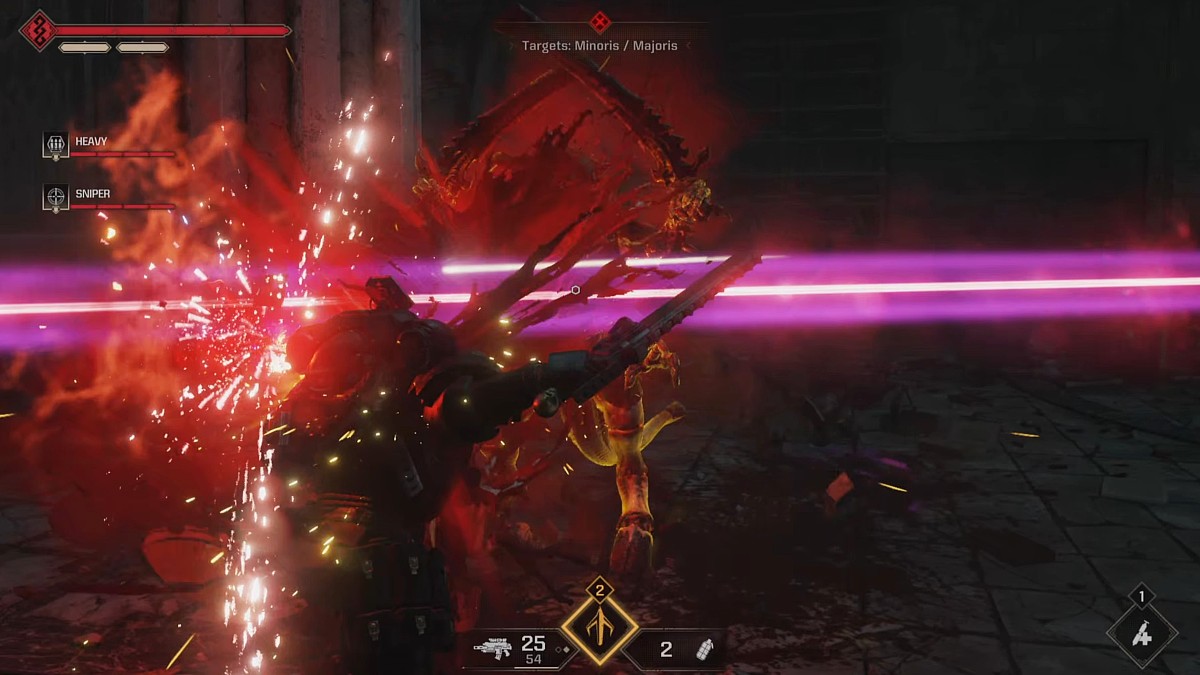
Task: Choose the grenade icon
Action: tap(700, 650)
